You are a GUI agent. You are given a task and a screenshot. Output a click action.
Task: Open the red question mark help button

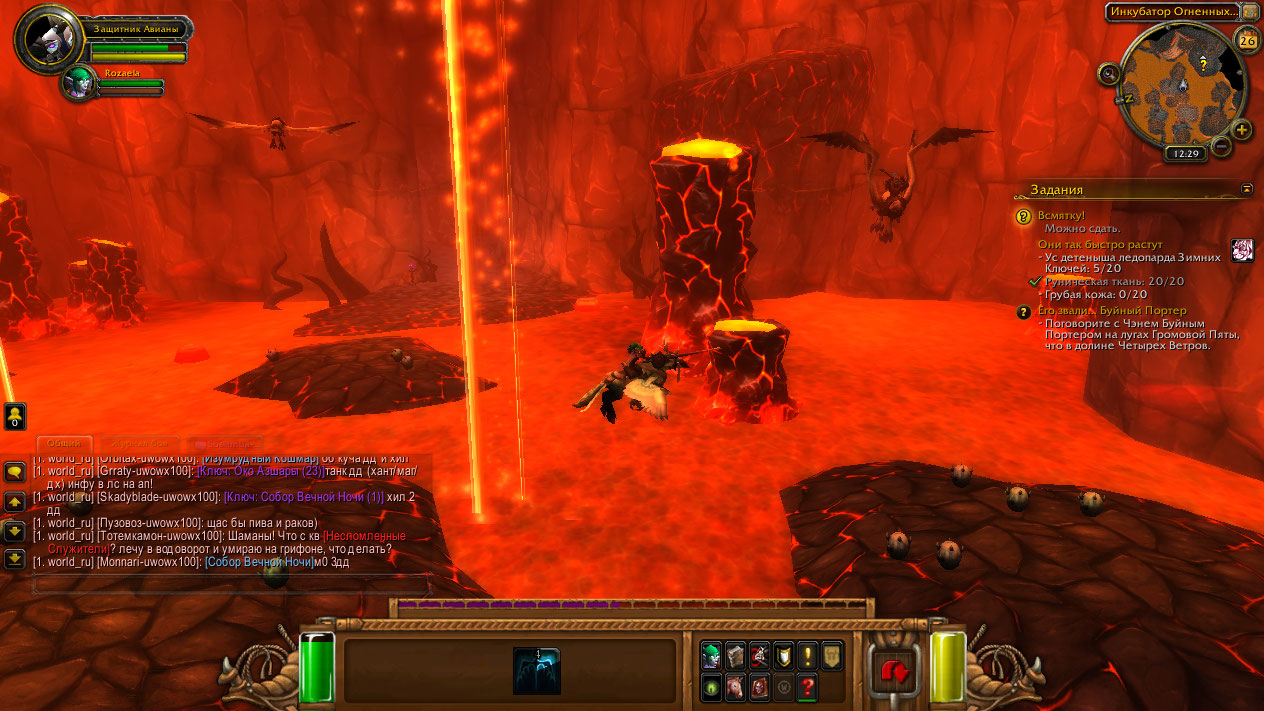tap(807, 687)
